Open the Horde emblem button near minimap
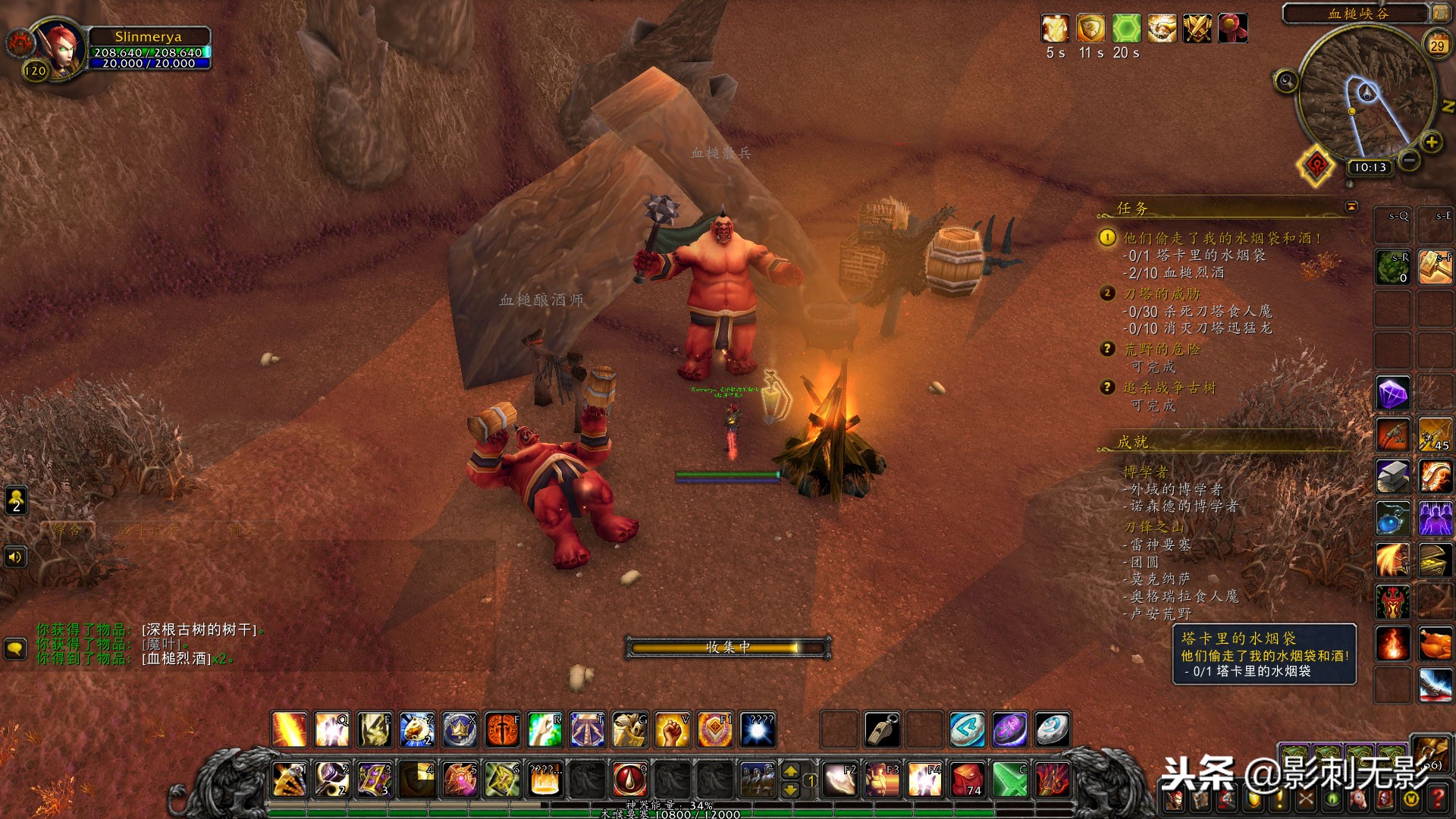The width and height of the screenshot is (1456, 819). pyautogui.click(x=1317, y=164)
